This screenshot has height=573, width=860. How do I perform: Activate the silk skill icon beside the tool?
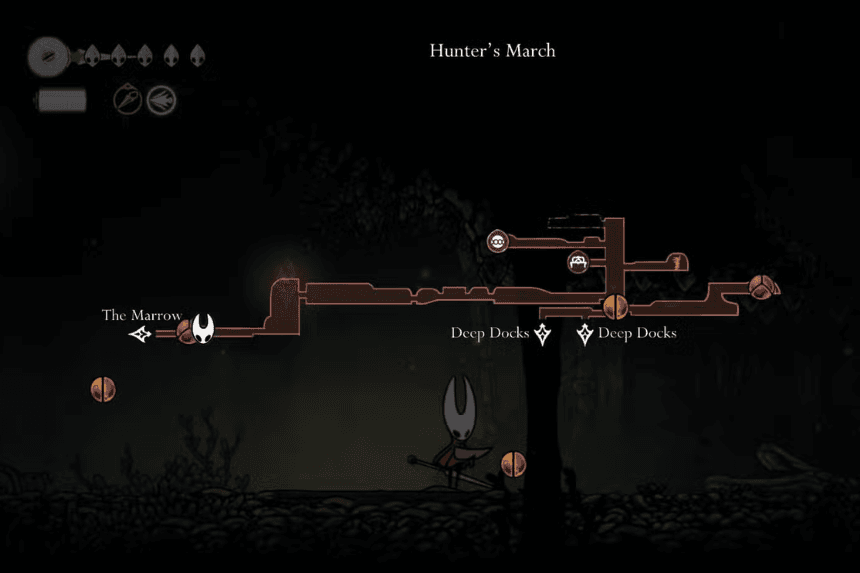click(160, 99)
